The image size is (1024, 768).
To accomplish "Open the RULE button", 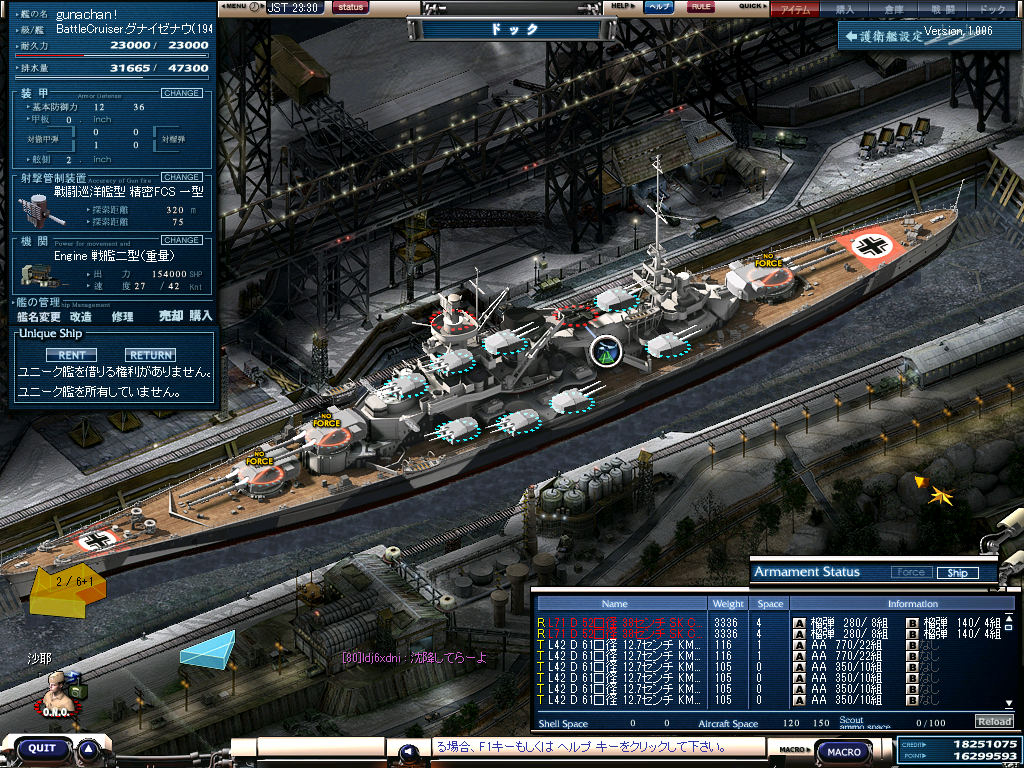I will click(701, 7).
